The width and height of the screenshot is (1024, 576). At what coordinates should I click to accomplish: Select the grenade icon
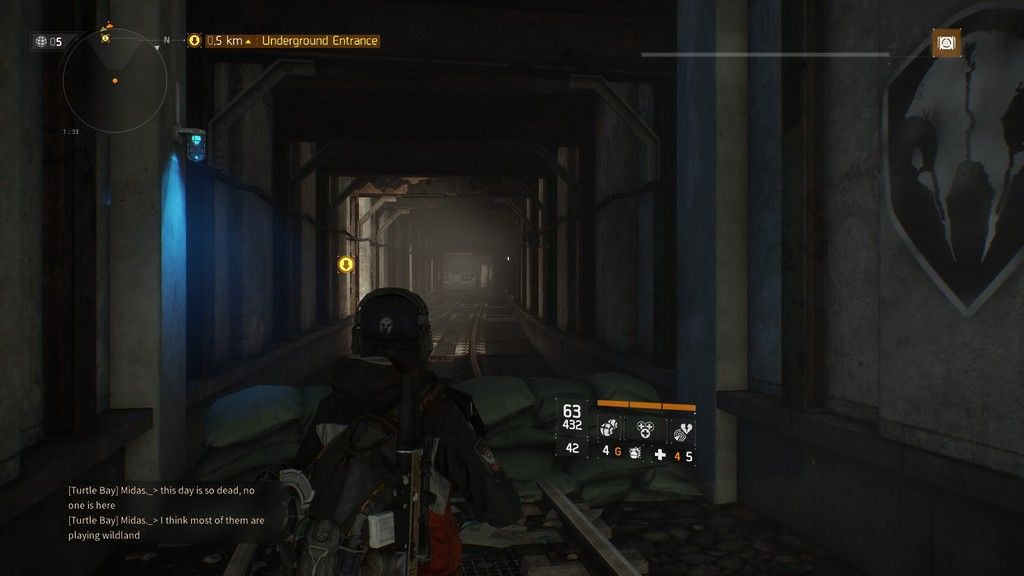[x=635, y=454]
